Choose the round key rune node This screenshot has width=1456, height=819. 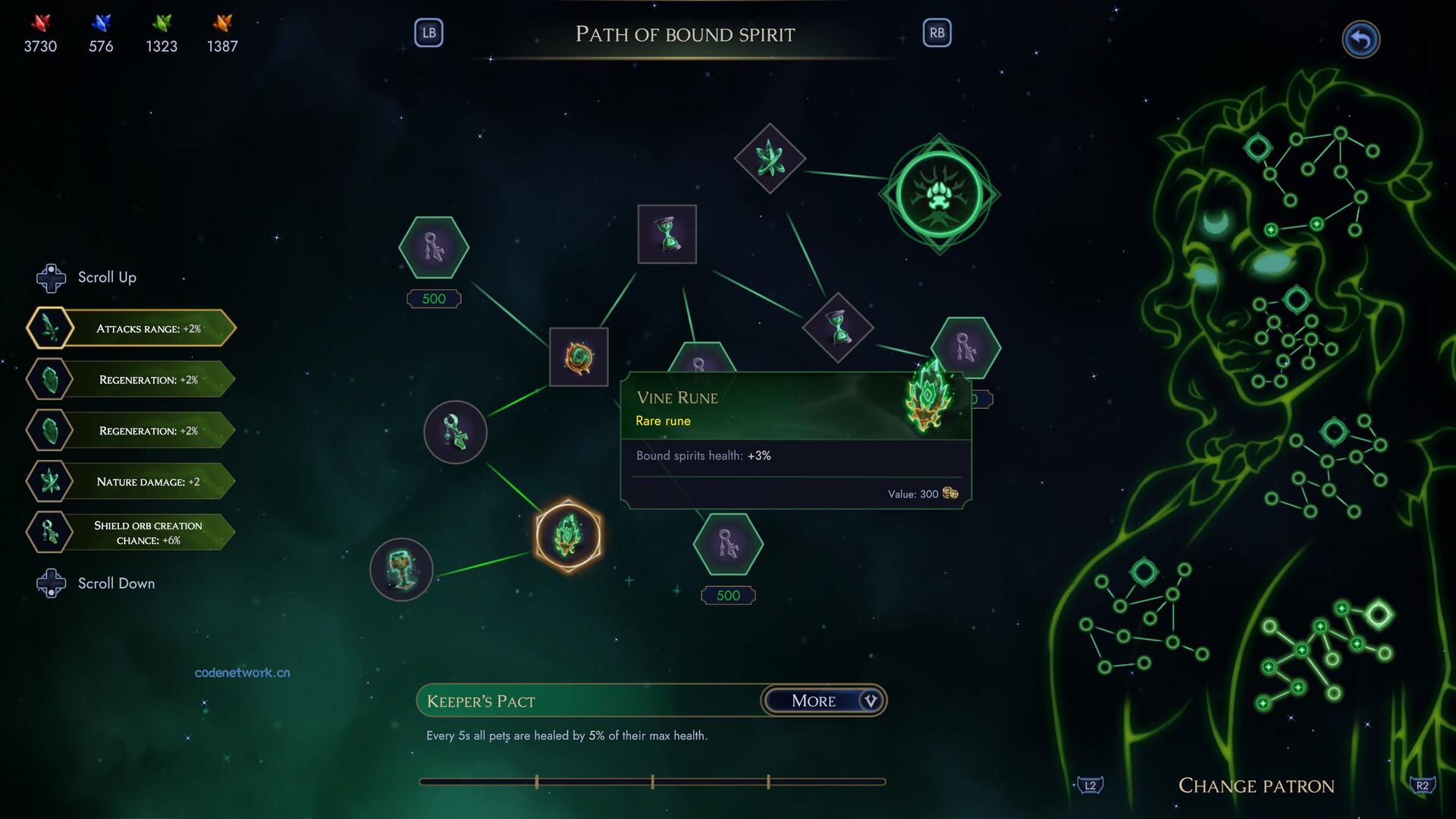point(455,432)
